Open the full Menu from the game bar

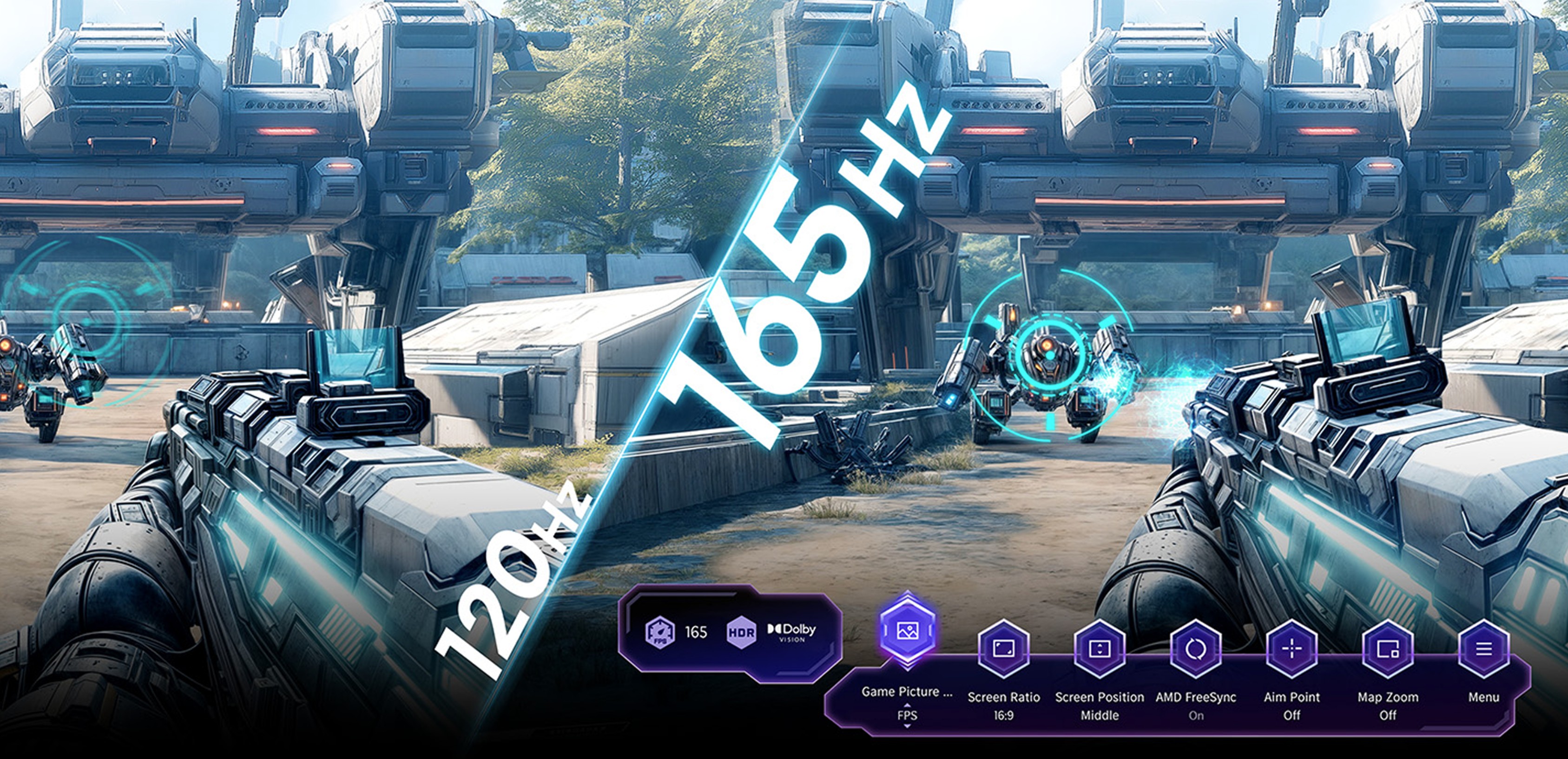point(1483,649)
